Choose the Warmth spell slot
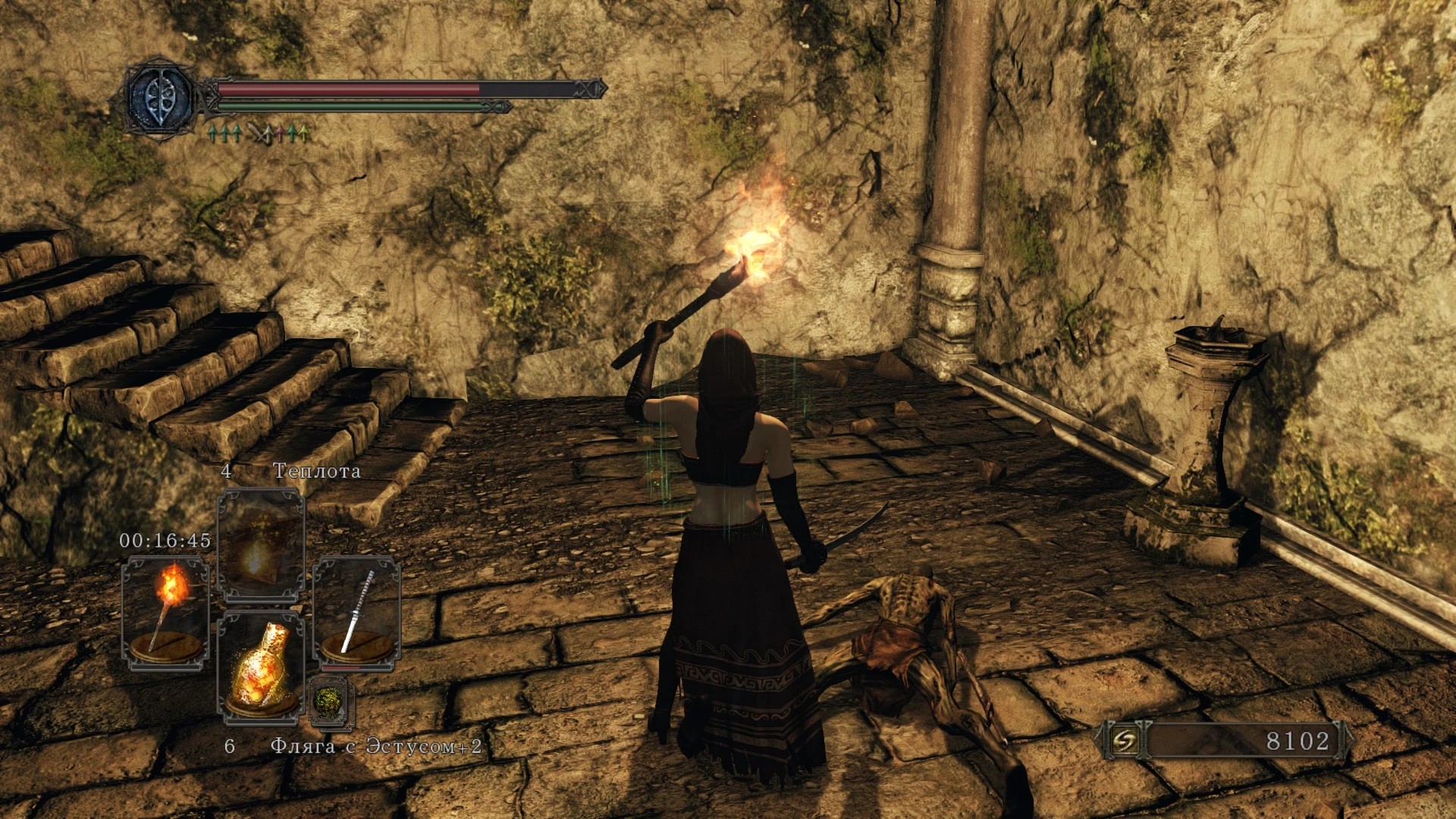1456x819 pixels. pos(261,544)
